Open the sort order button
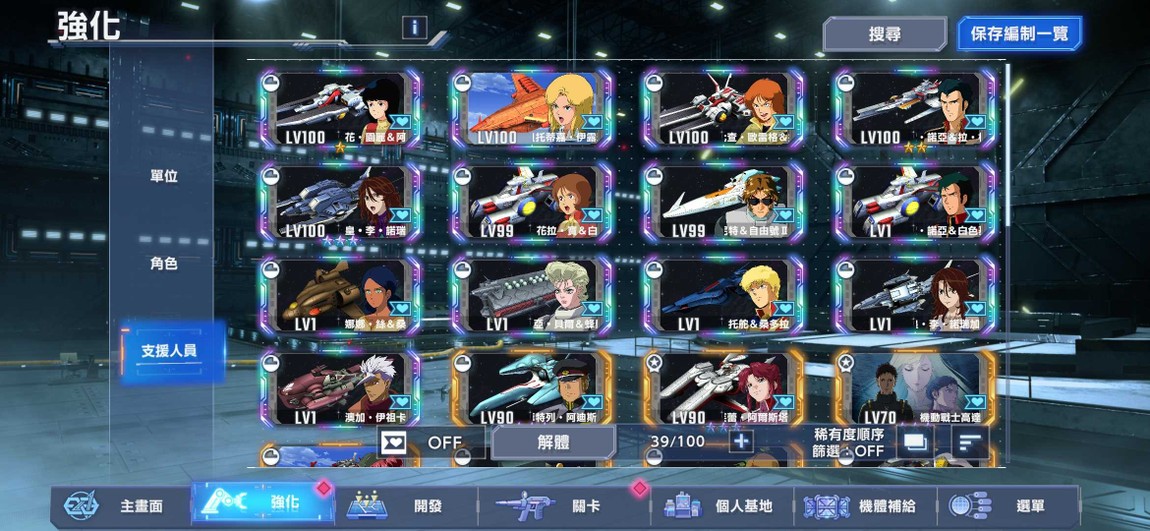The height and width of the screenshot is (531, 1150). click(x=969, y=441)
